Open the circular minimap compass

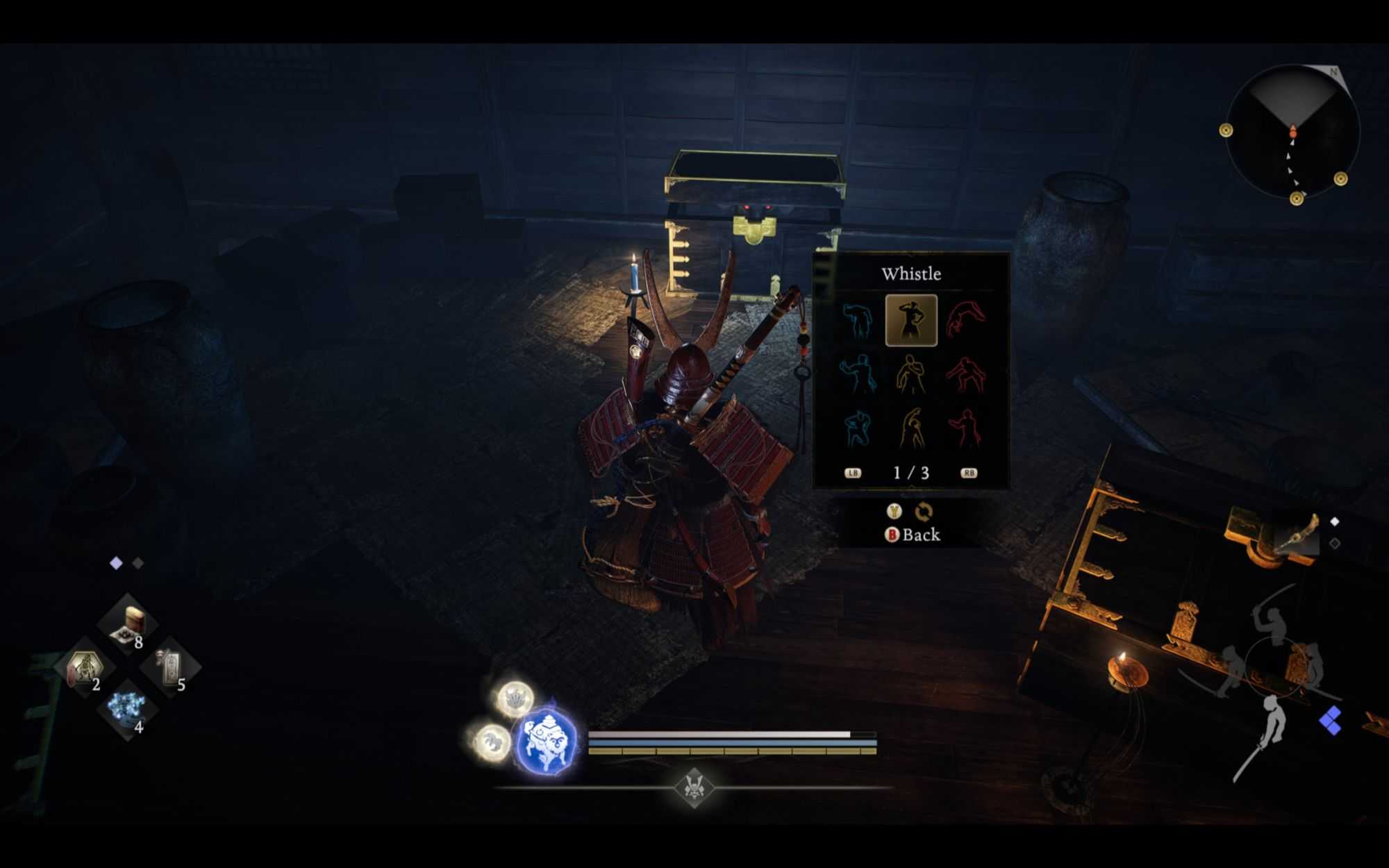1292,132
